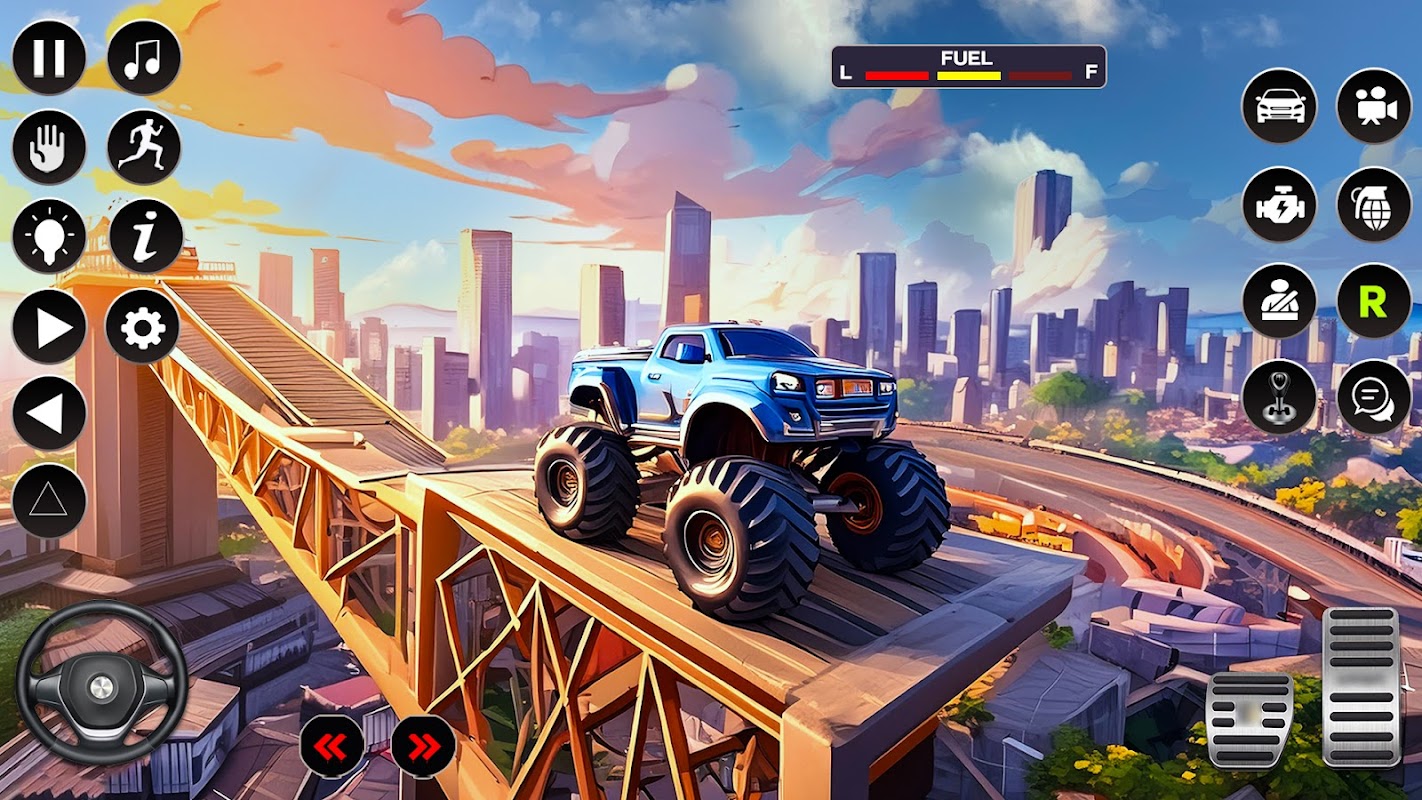
Task: Click the grenade icon button
Action: [1374, 204]
